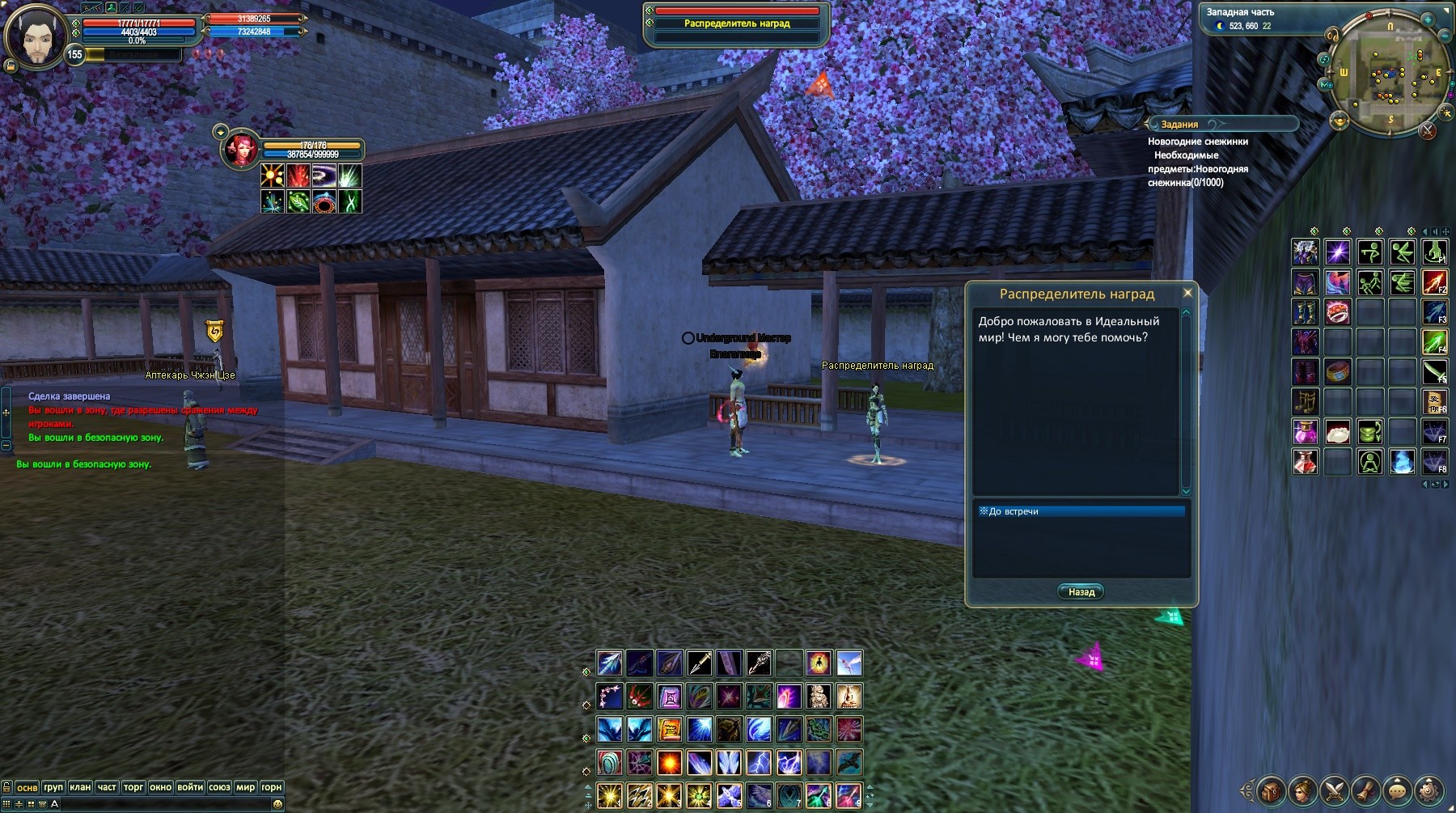The image size is (1456, 813).
Task: Select the red gem ring slot
Action: [x=1337, y=311]
